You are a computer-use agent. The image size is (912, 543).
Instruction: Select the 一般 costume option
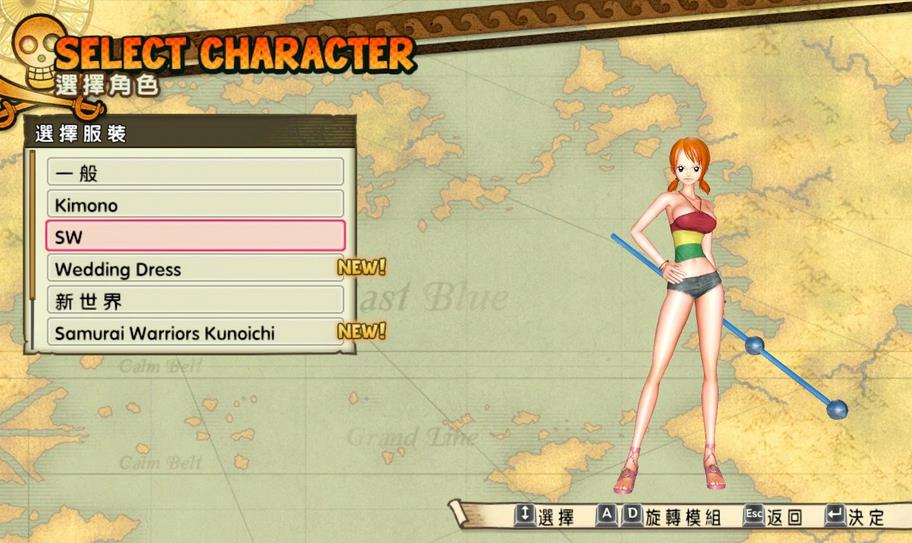[x=195, y=172]
